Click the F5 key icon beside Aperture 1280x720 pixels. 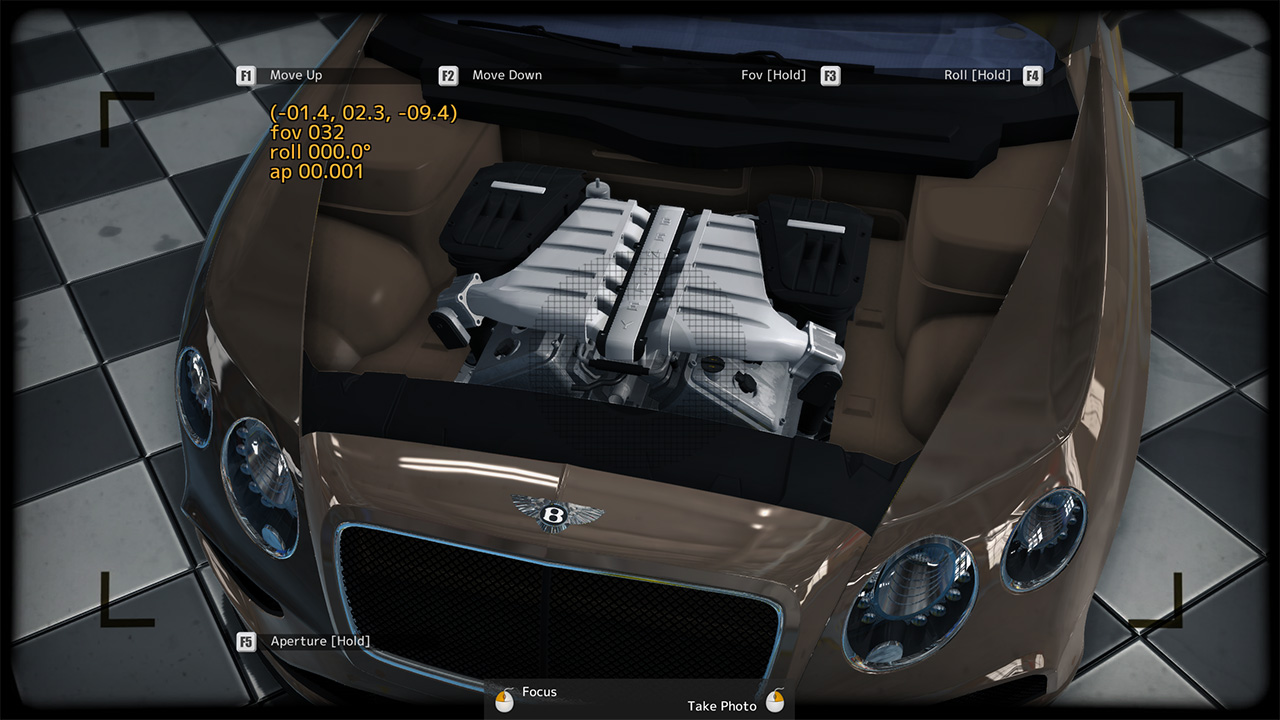coord(246,641)
